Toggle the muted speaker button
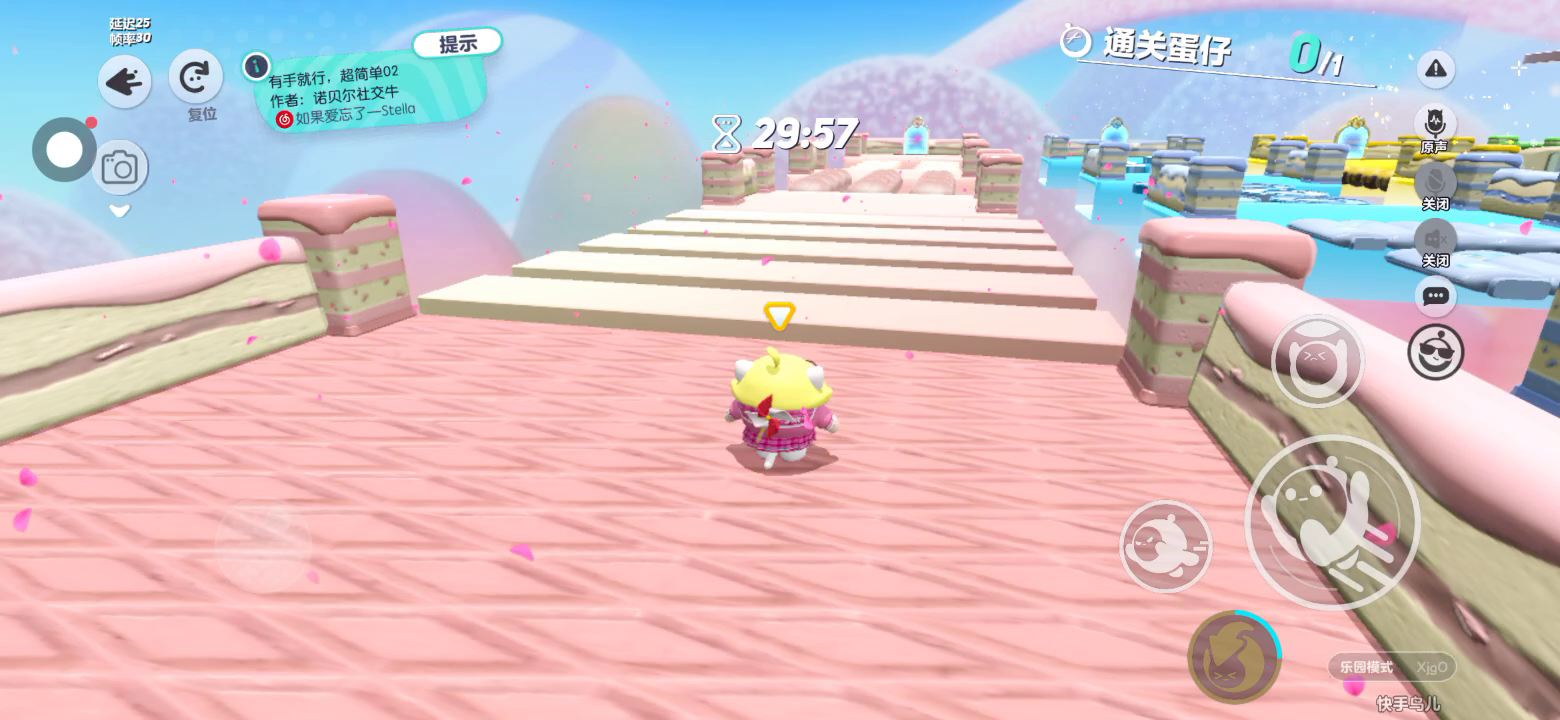The height and width of the screenshot is (720, 1560). click(x=1435, y=238)
